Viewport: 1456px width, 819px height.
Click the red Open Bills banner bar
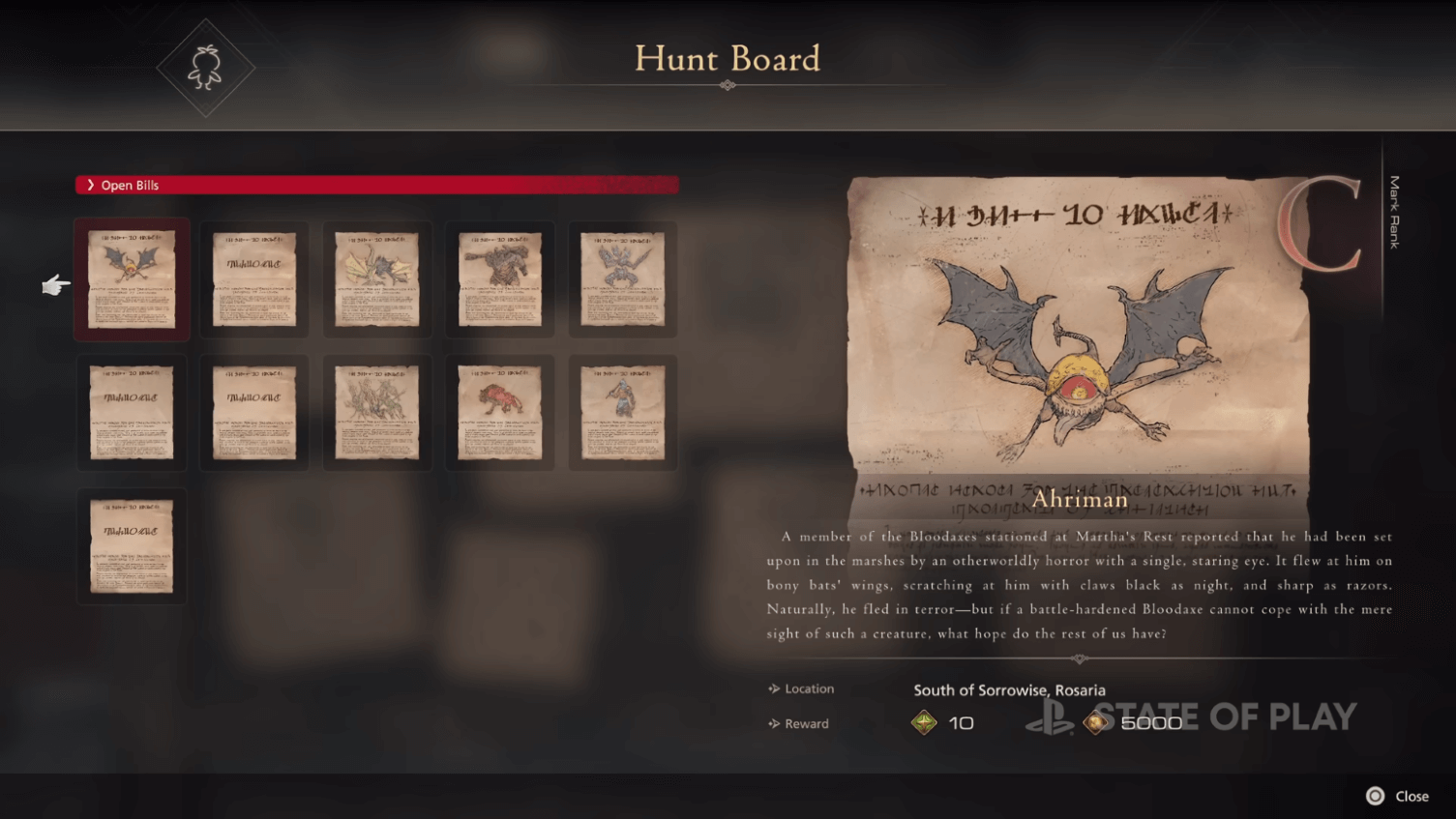[x=377, y=184]
